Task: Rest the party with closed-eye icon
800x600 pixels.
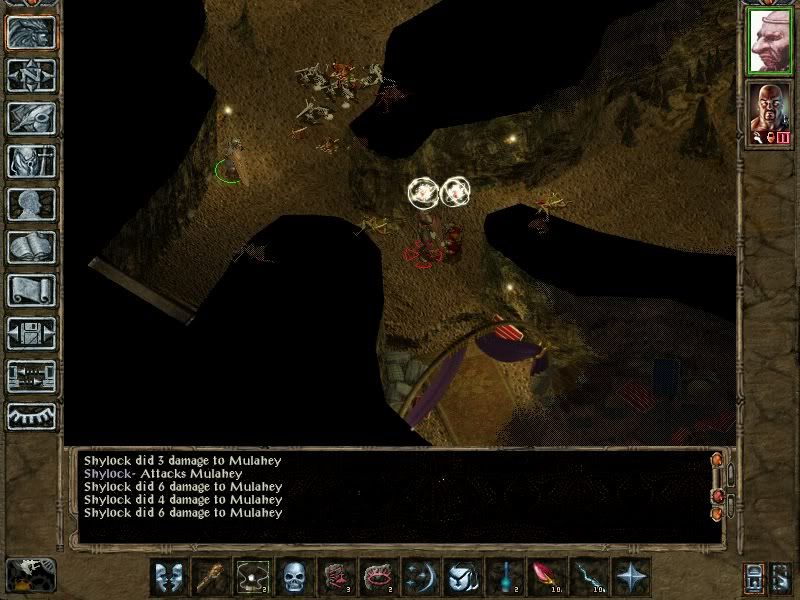Action: point(31,416)
